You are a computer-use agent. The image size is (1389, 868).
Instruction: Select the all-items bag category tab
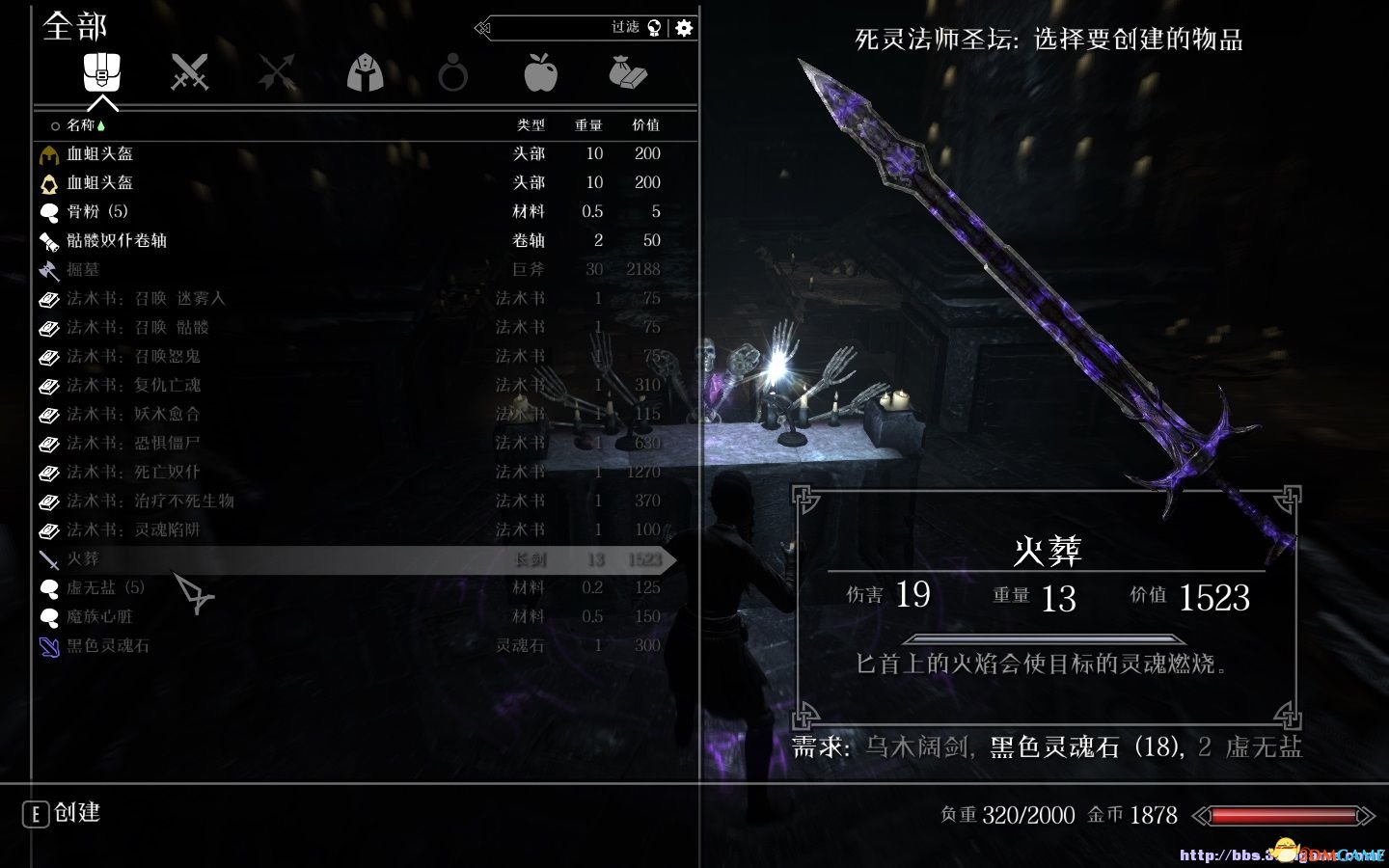coord(101,72)
